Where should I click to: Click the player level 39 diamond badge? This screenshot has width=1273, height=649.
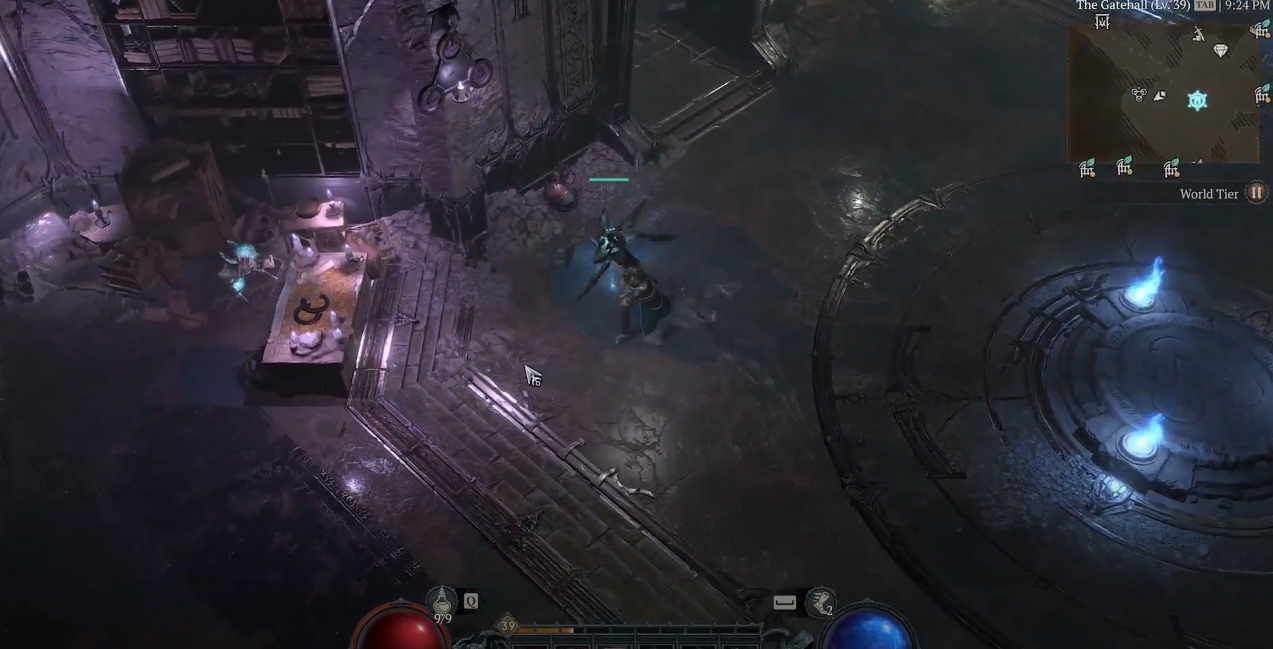[x=507, y=626]
